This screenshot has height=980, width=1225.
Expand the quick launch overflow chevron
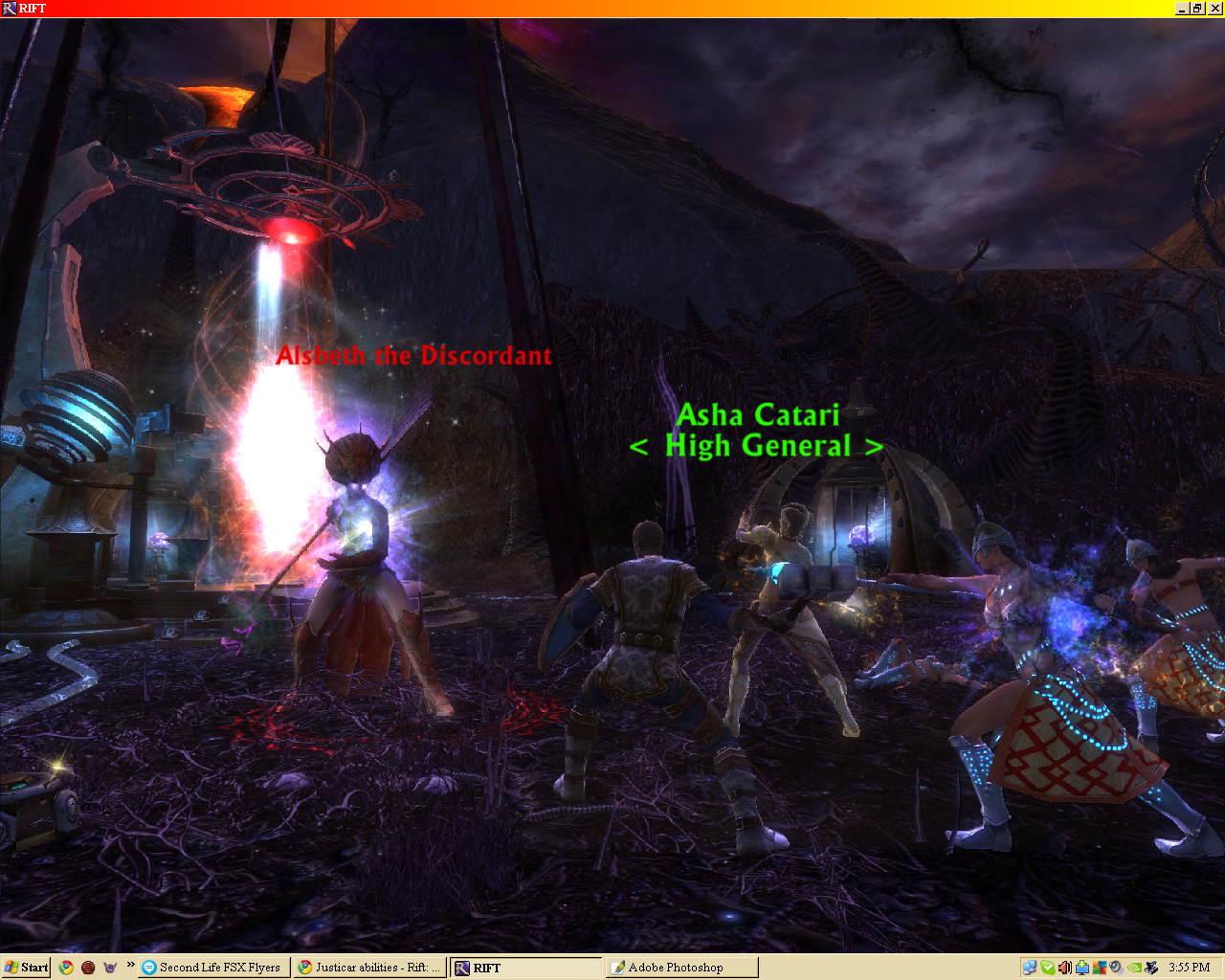[x=129, y=964]
